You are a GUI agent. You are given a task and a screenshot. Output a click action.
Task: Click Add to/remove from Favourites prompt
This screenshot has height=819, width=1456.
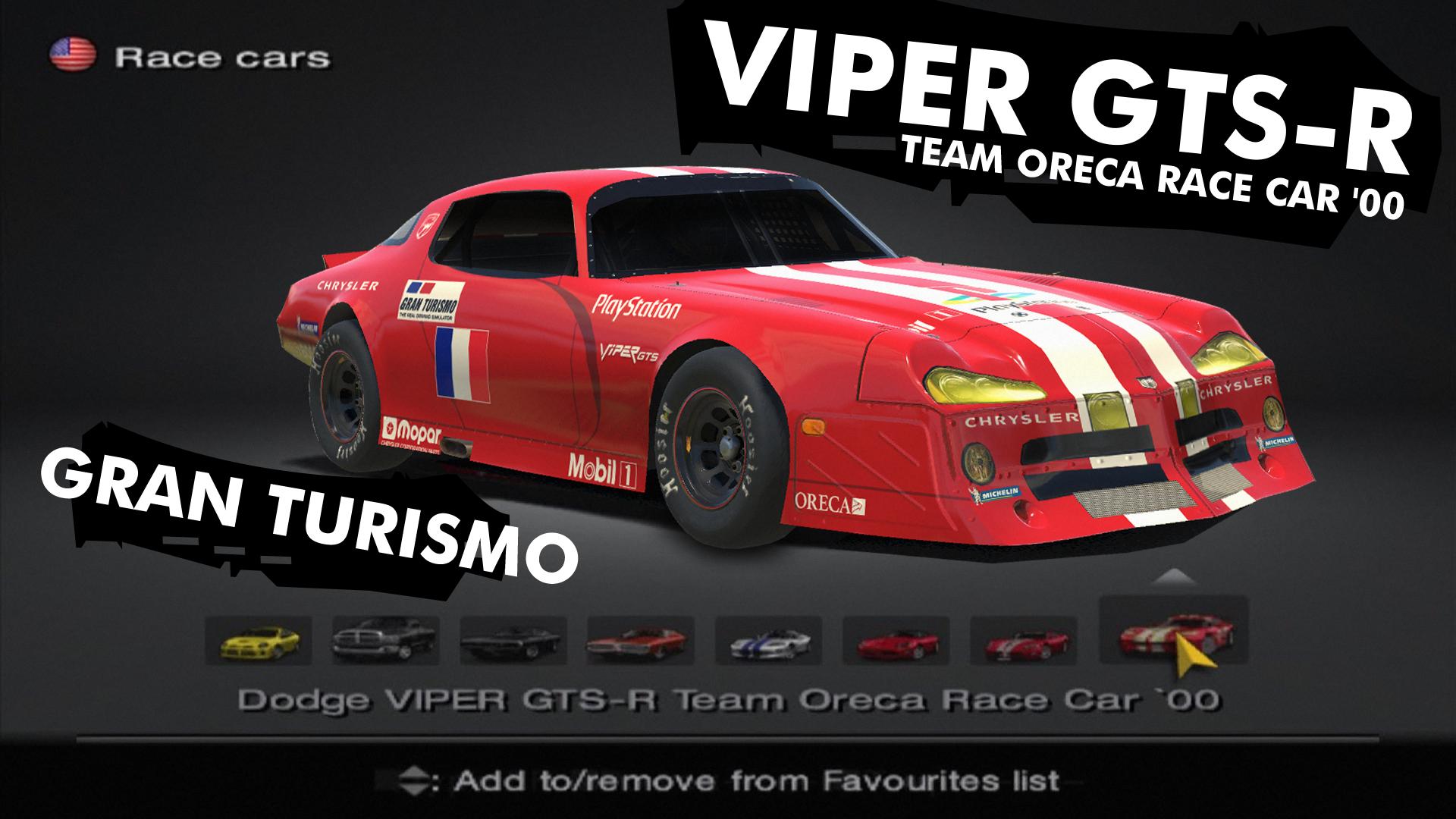728,777
